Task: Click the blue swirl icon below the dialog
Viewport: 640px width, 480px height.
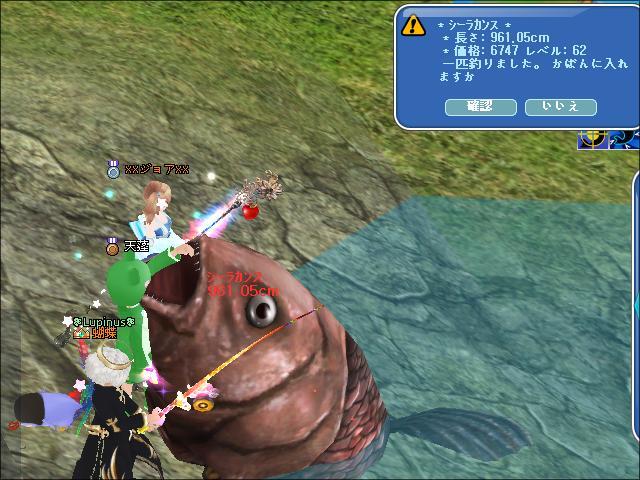Action: point(624,138)
